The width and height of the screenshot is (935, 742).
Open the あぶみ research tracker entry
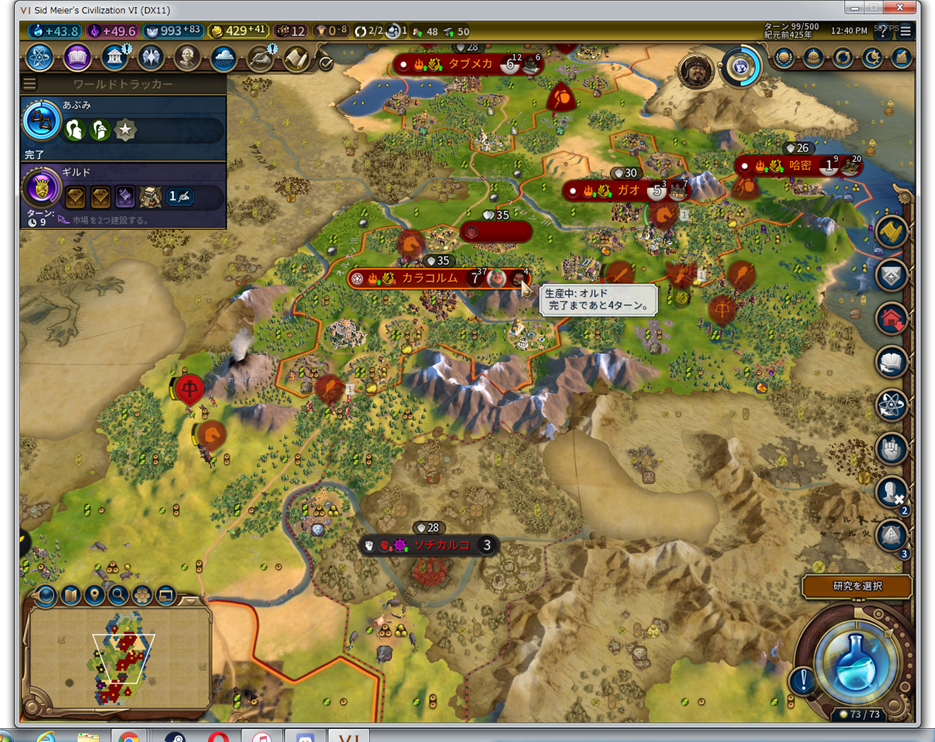122,121
